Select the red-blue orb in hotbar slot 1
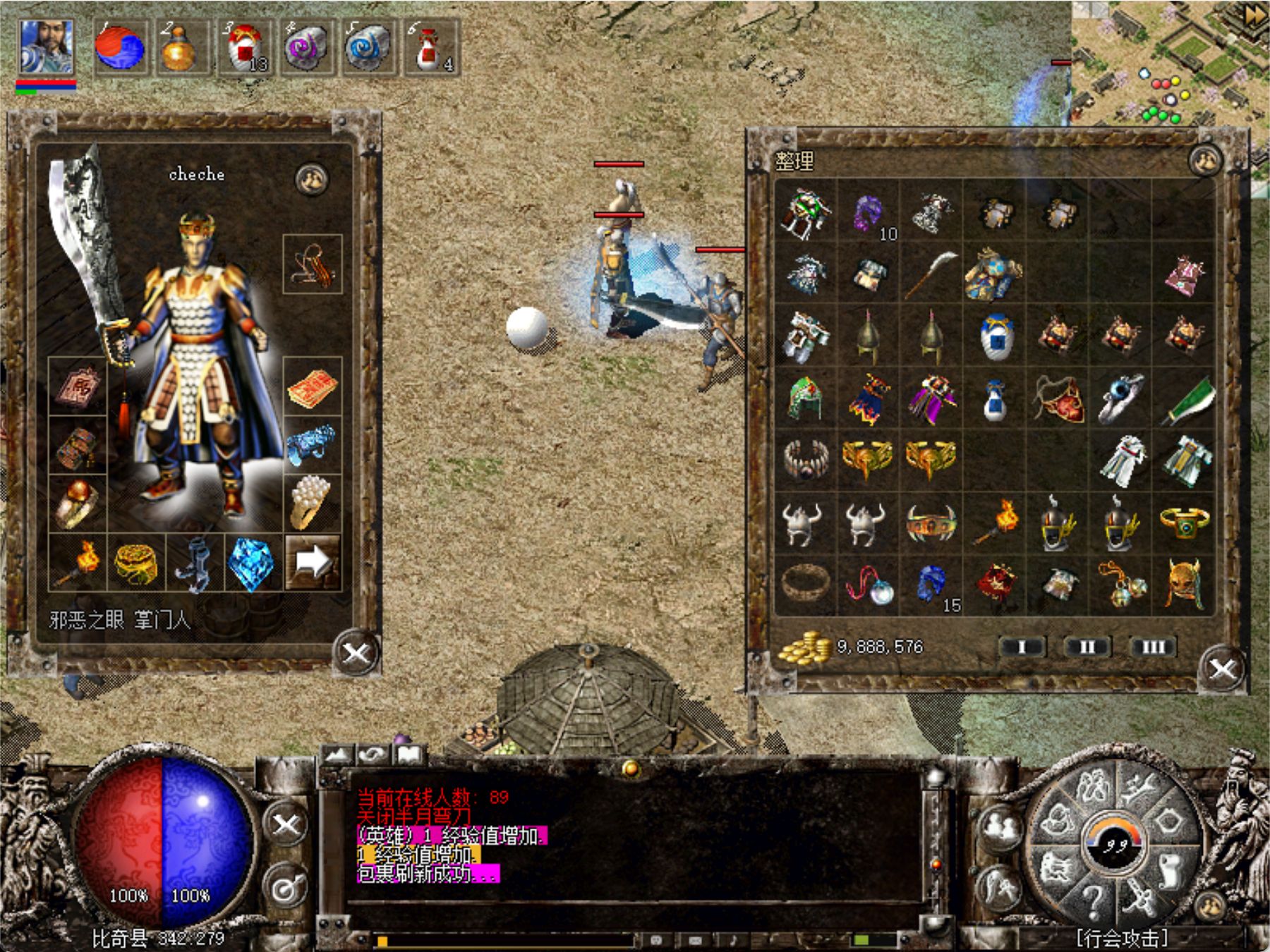 pos(120,48)
